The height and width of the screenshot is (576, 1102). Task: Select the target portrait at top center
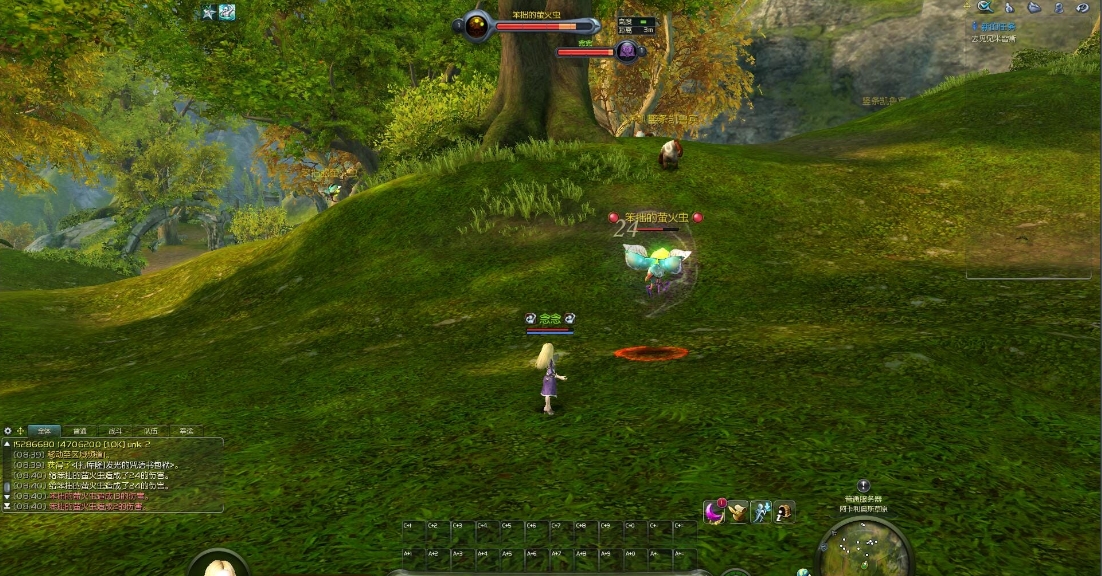click(x=477, y=26)
